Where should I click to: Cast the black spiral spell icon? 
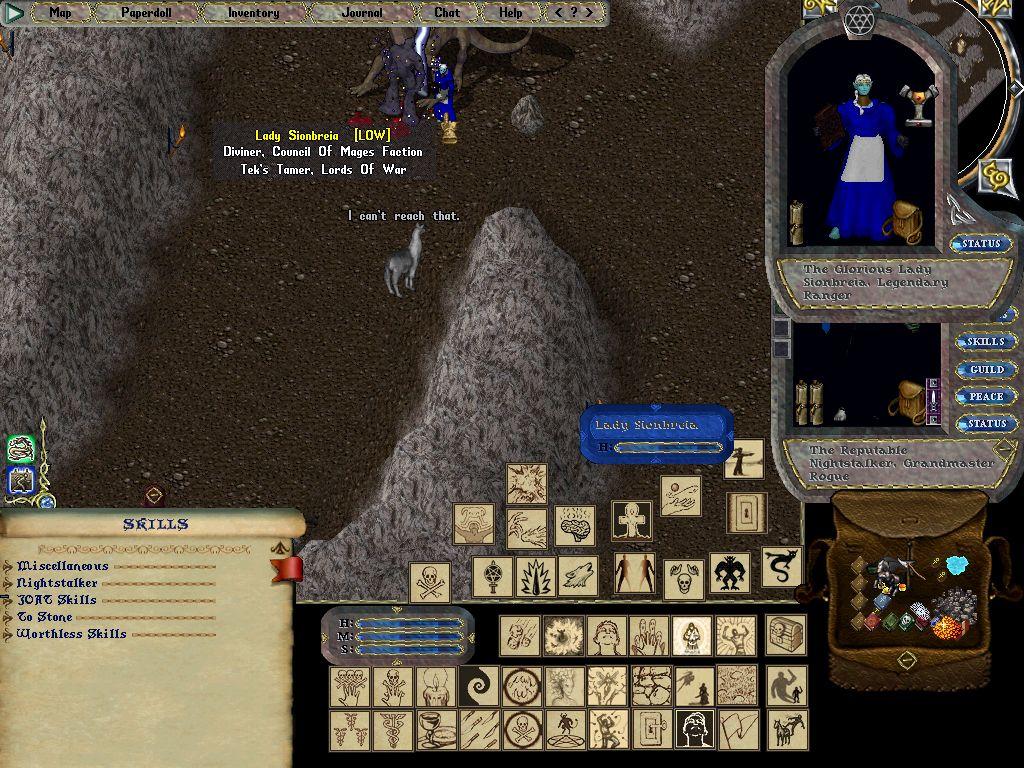point(478,686)
